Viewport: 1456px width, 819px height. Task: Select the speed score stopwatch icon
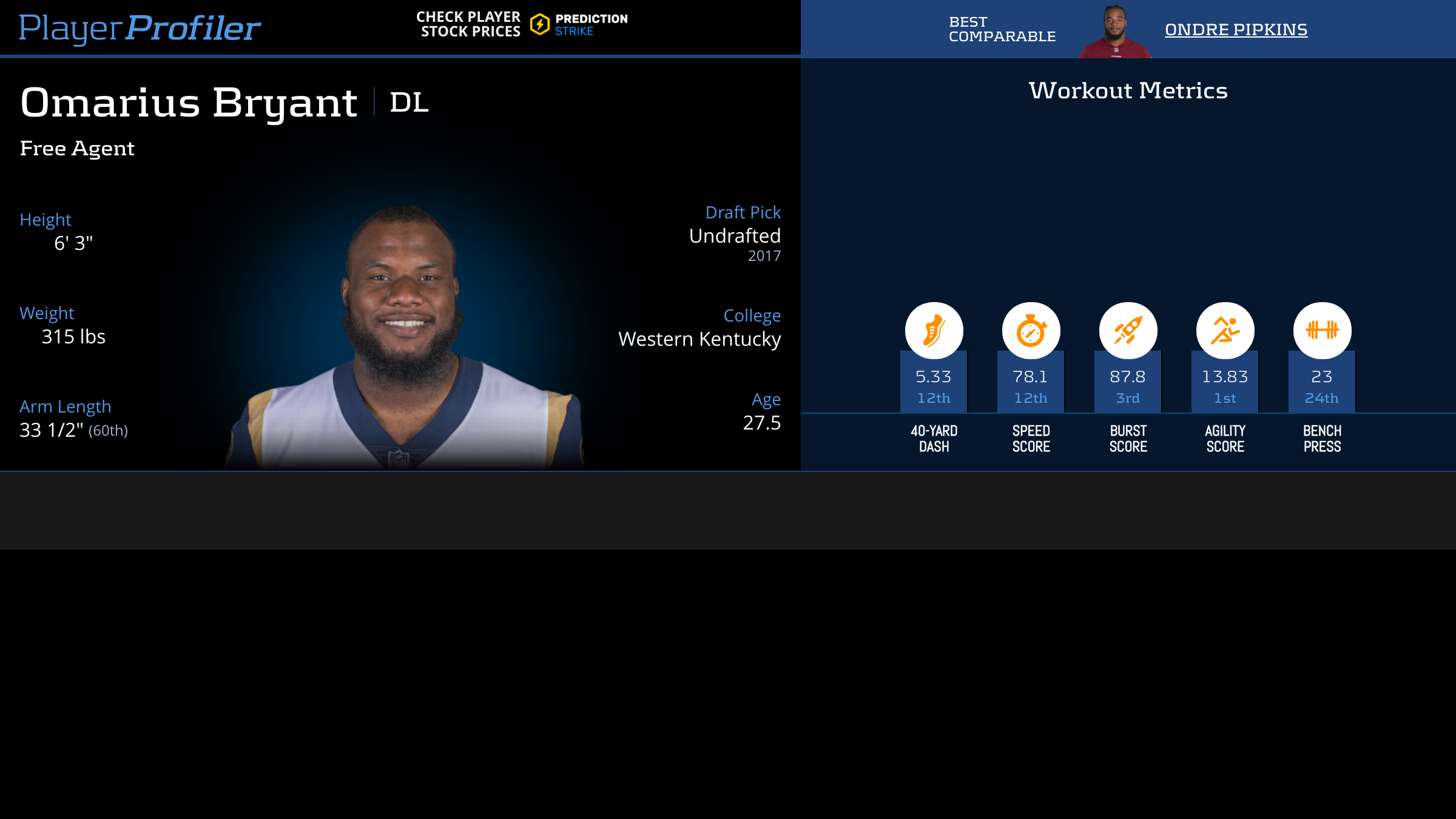tap(1031, 331)
